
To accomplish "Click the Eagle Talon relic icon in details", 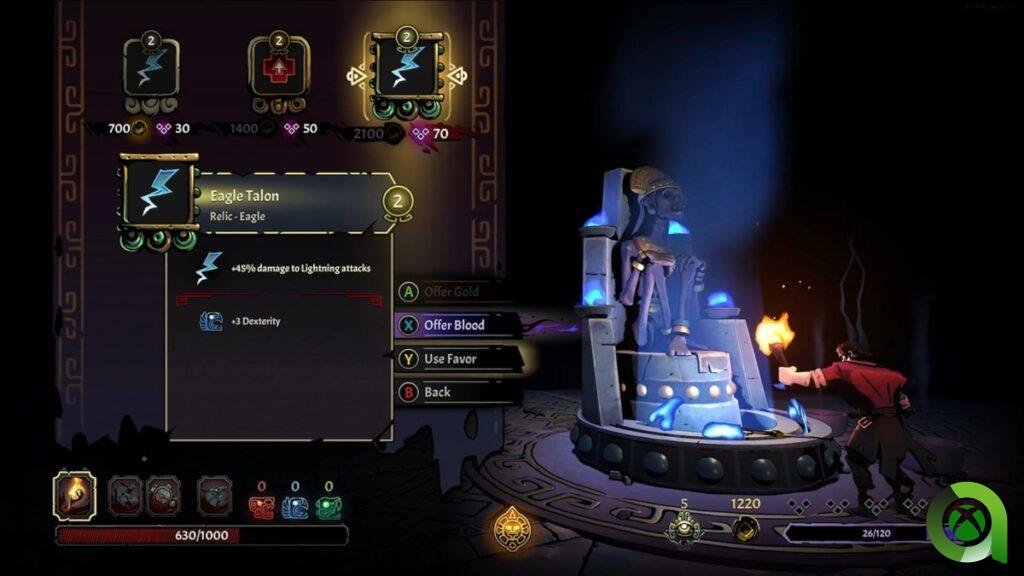I will (158, 194).
